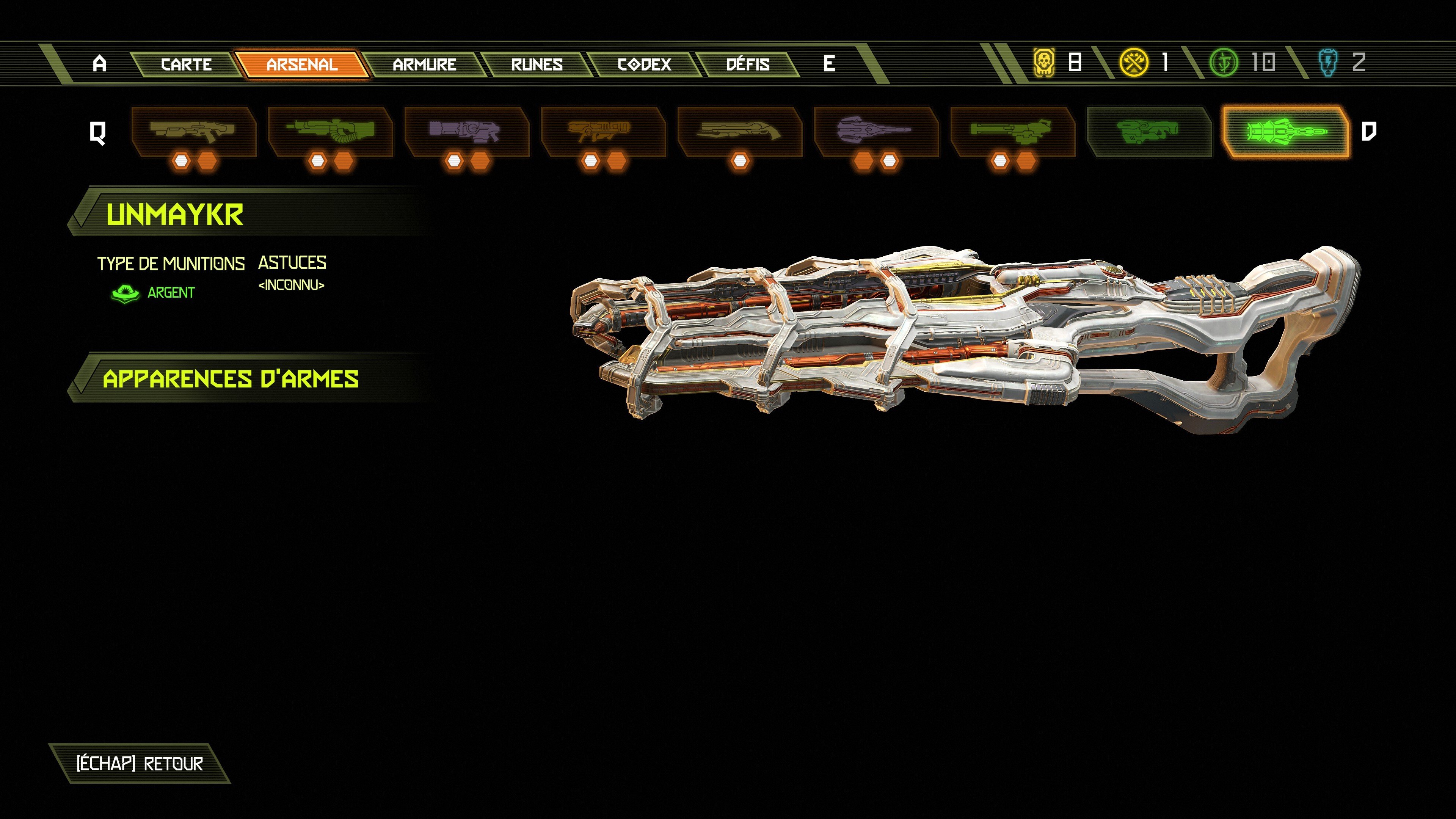Choose the BFG 9000 weapon slot

click(1149, 131)
